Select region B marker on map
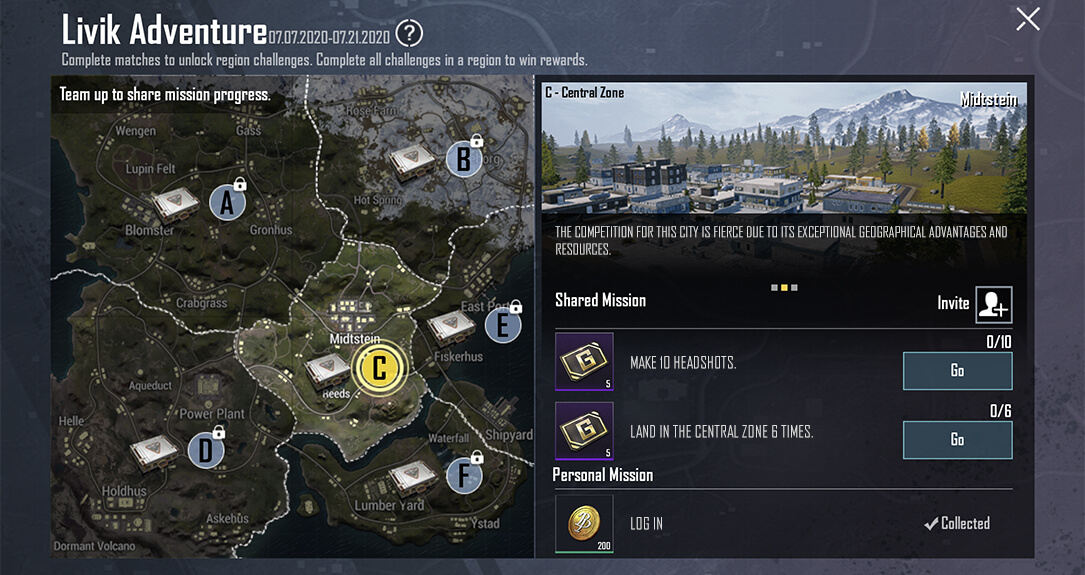The image size is (1085, 575). pyautogui.click(x=463, y=159)
